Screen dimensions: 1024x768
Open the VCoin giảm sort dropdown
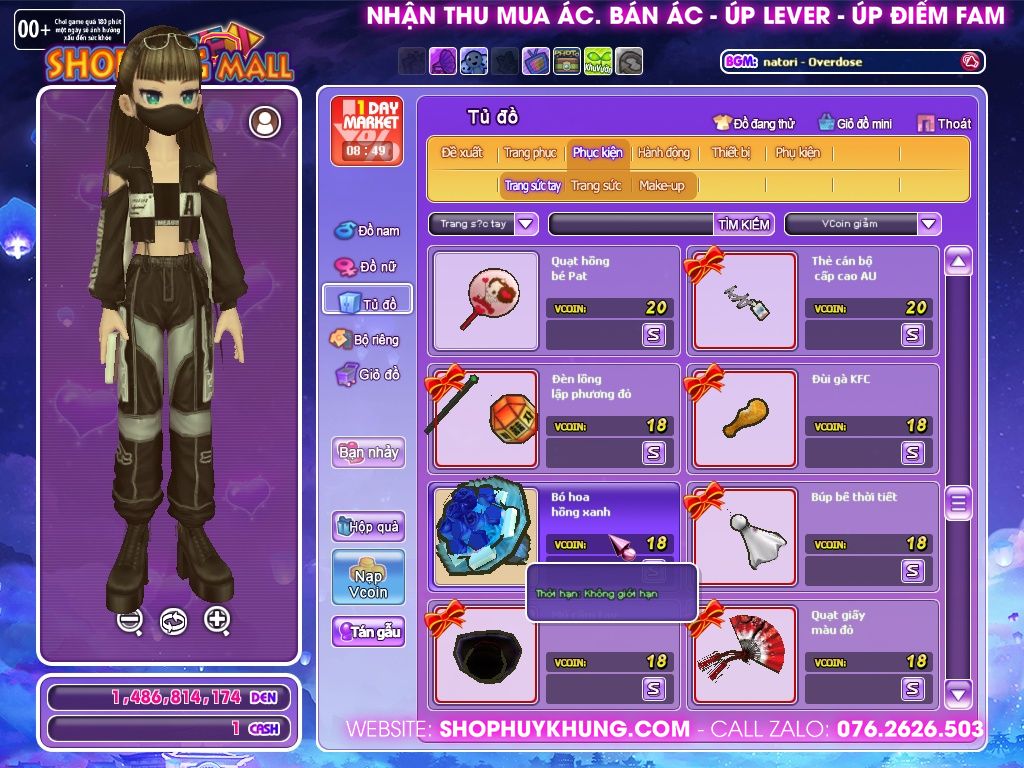coord(929,224)
